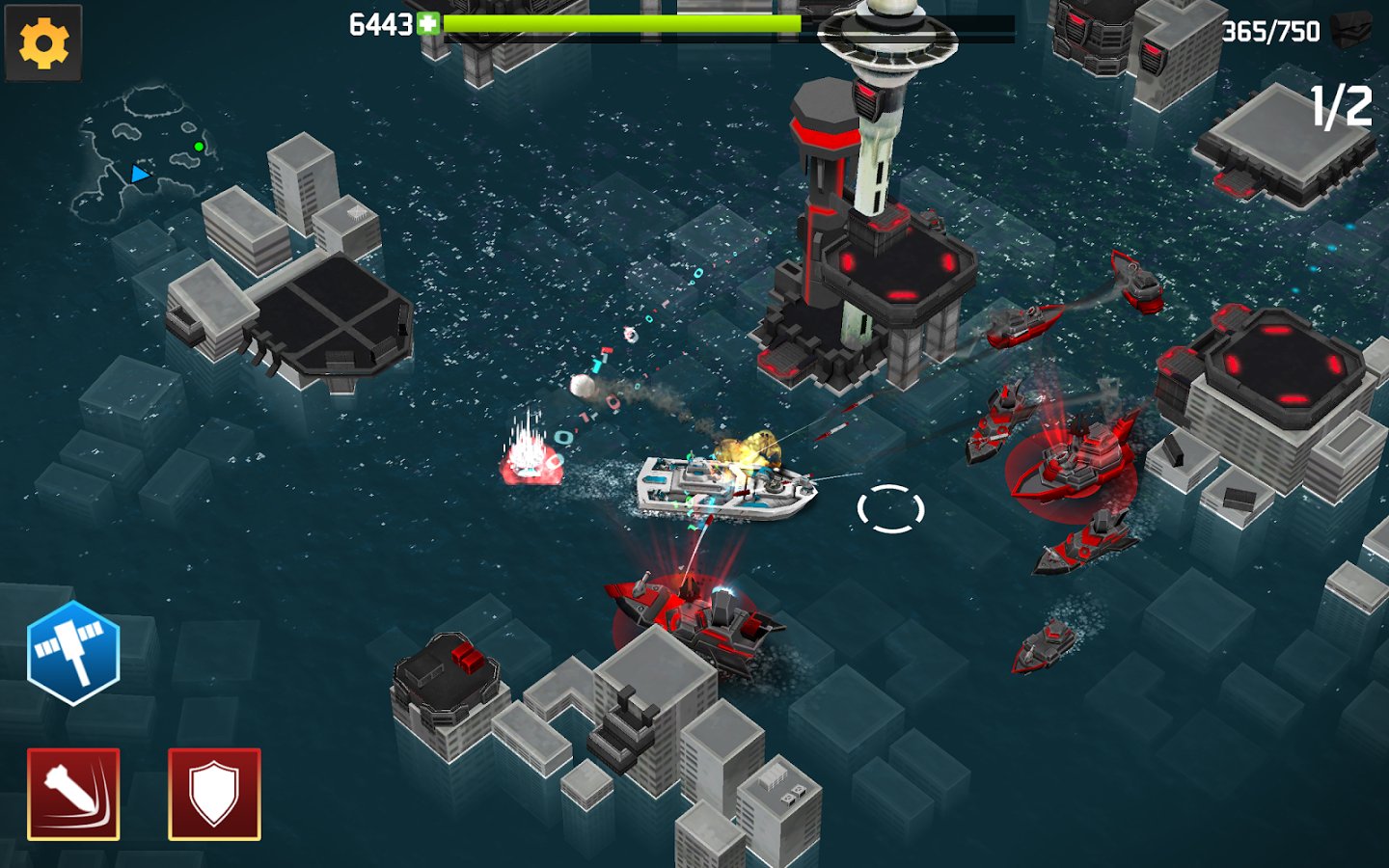Open the settings gear menu
Image resolution: width=1389 pixels, height=868 pixels.
[x=43, y=43]
